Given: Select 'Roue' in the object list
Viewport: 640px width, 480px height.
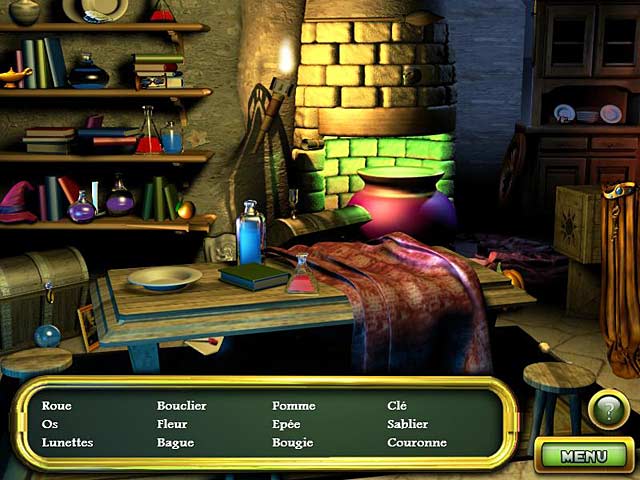Looking at the screenshot, I should [x=56, y=406].
